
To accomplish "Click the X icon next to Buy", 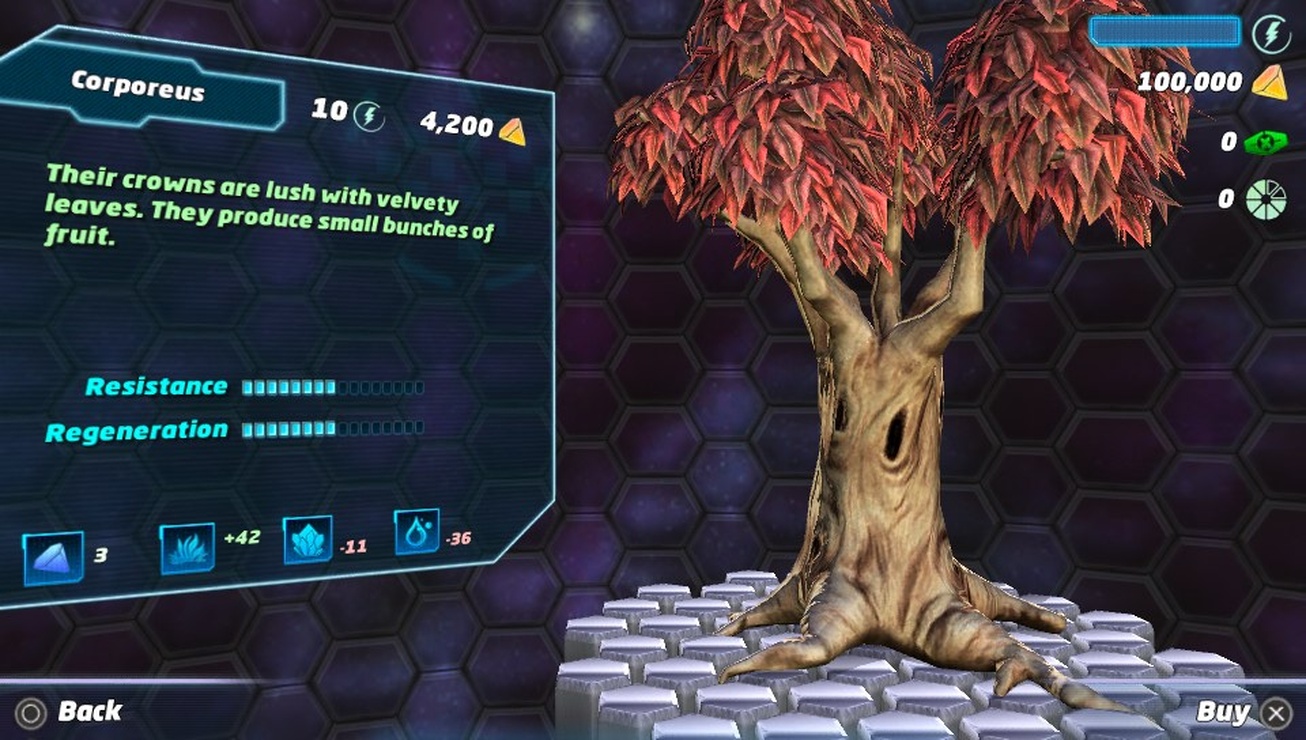I will point(1277,712).
